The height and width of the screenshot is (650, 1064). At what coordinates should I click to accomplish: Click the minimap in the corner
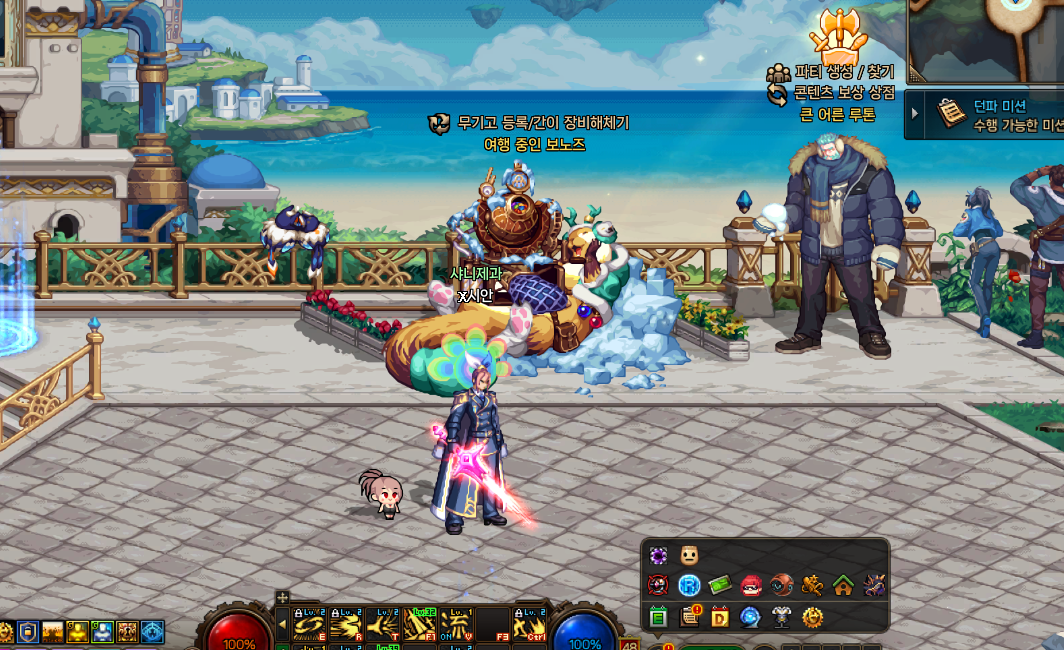pos(985,40)
